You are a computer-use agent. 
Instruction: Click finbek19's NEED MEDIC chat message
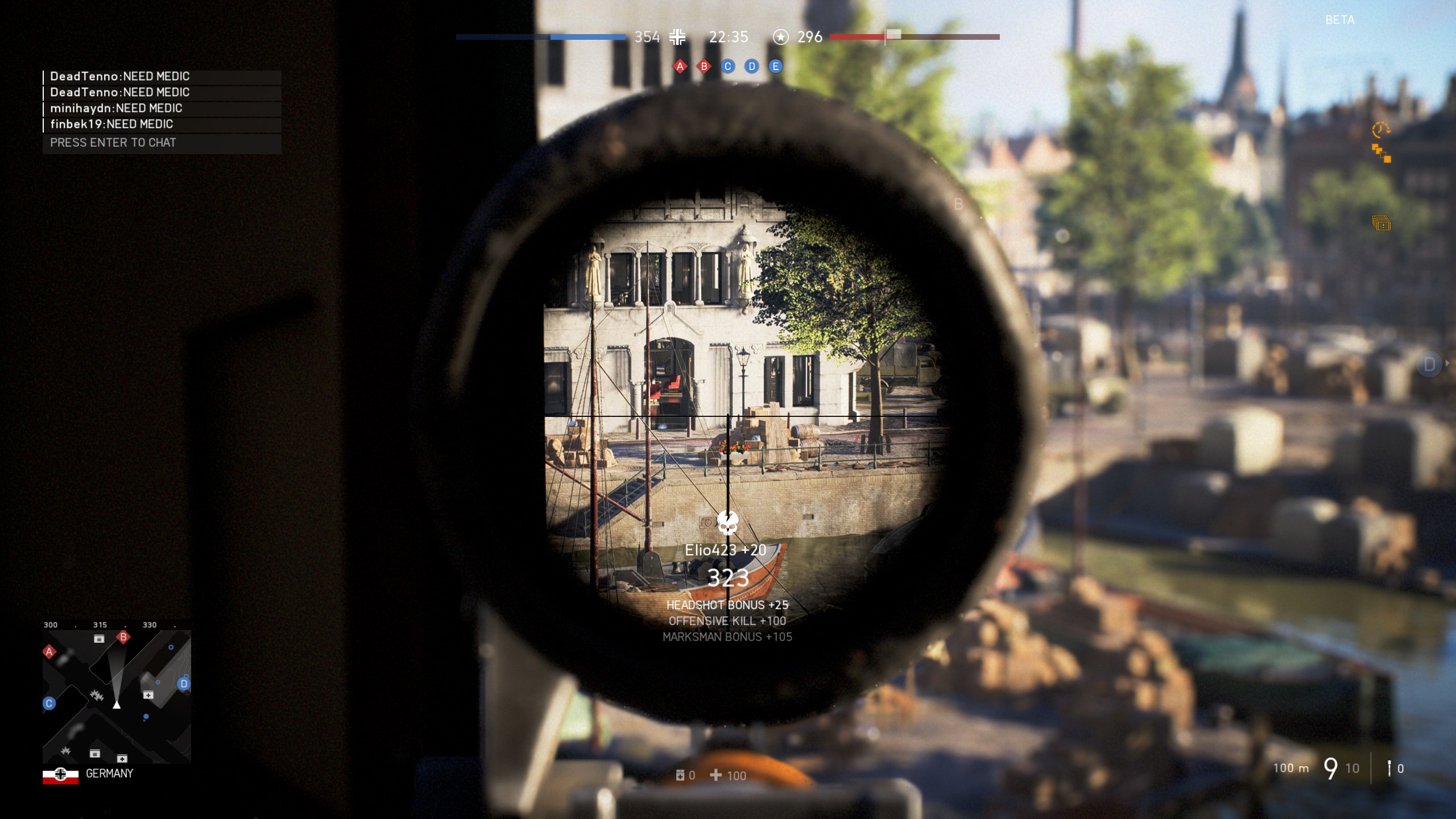pos(111,125)
